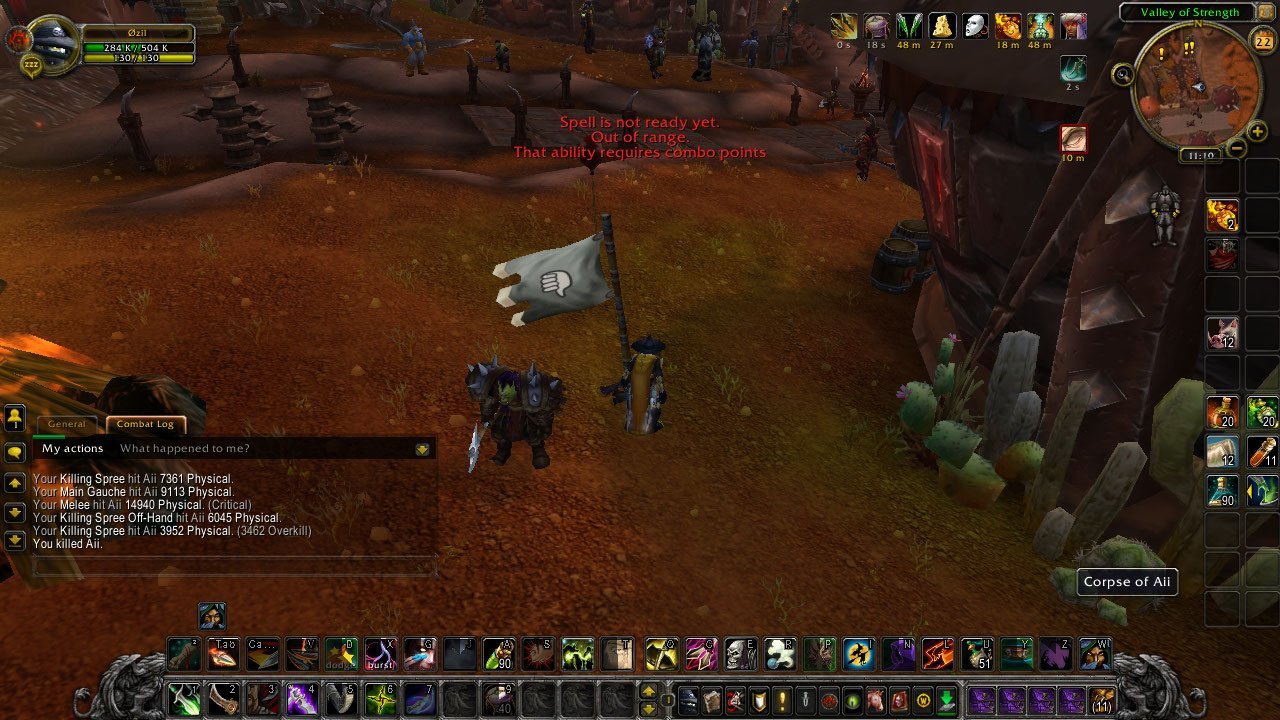Select the white mask buff icon
1280x720 pixels.
pyautogui.click(x=975, y=26)
